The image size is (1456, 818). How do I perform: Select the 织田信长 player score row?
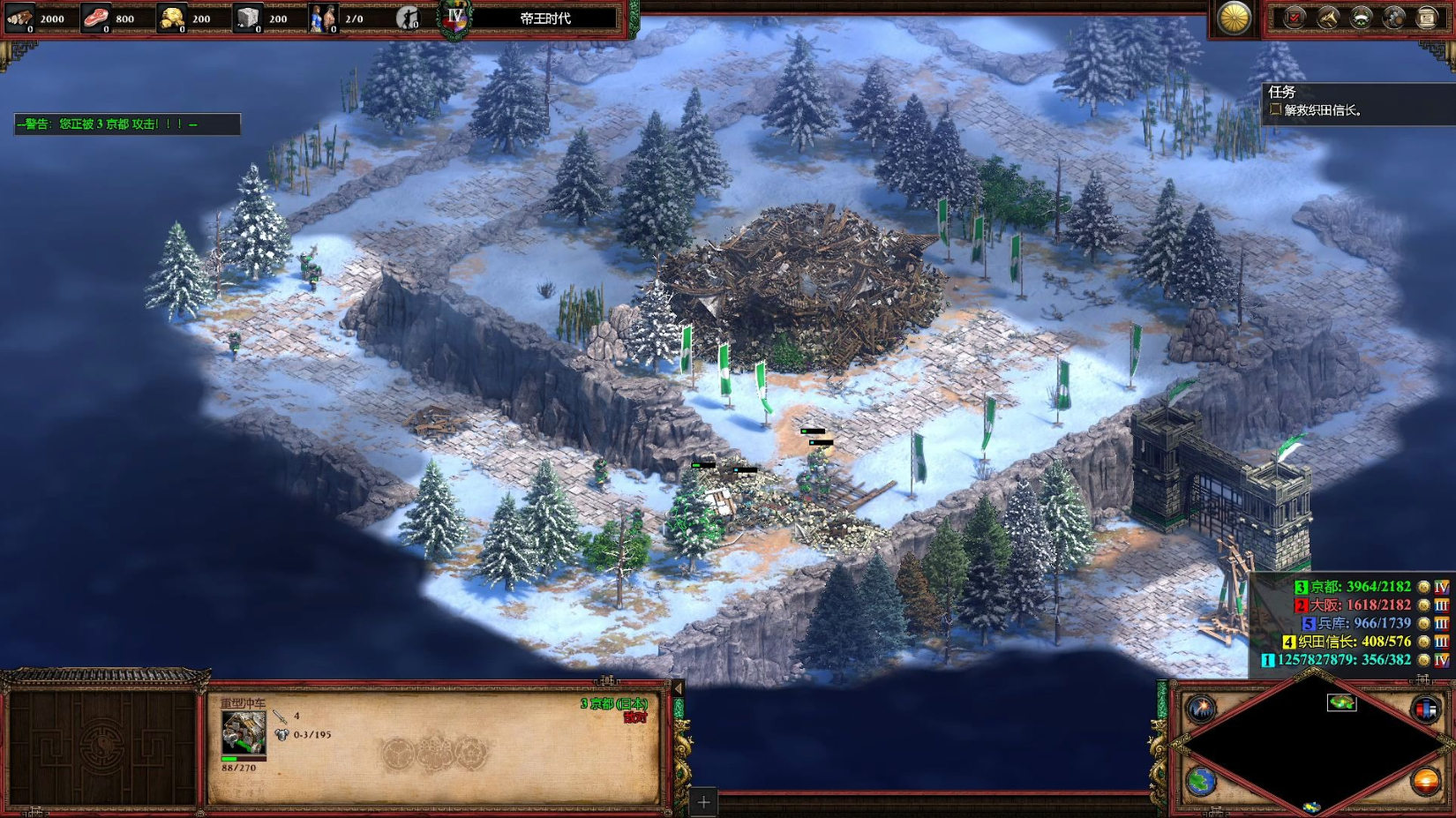[1354, 642]
